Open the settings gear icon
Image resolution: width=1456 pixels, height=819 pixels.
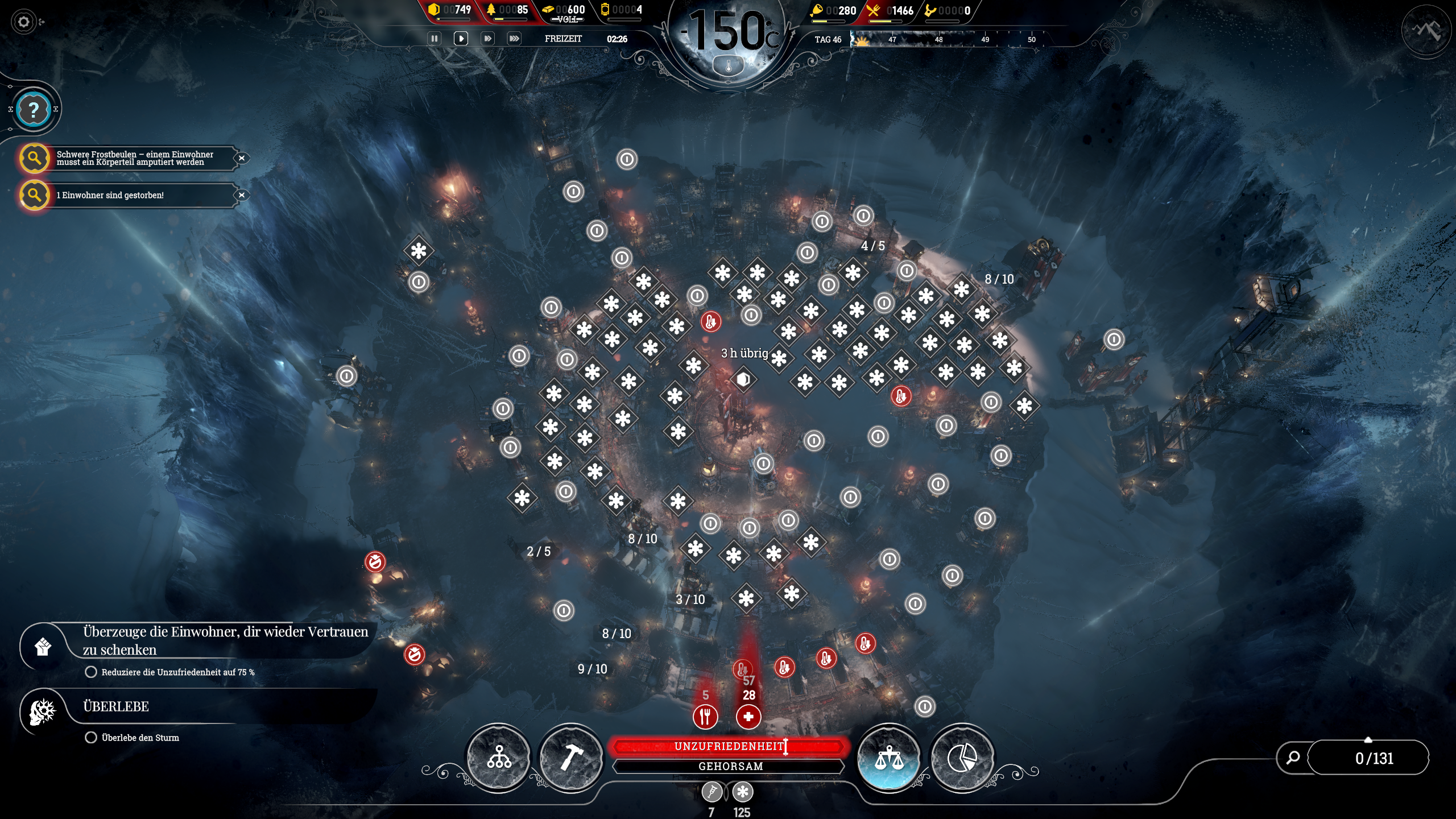pos(23,22)
